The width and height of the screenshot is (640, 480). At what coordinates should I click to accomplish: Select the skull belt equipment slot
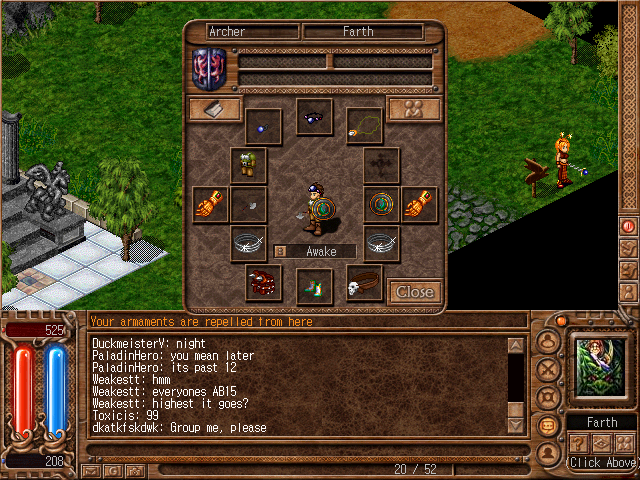[x=365, y=284]
